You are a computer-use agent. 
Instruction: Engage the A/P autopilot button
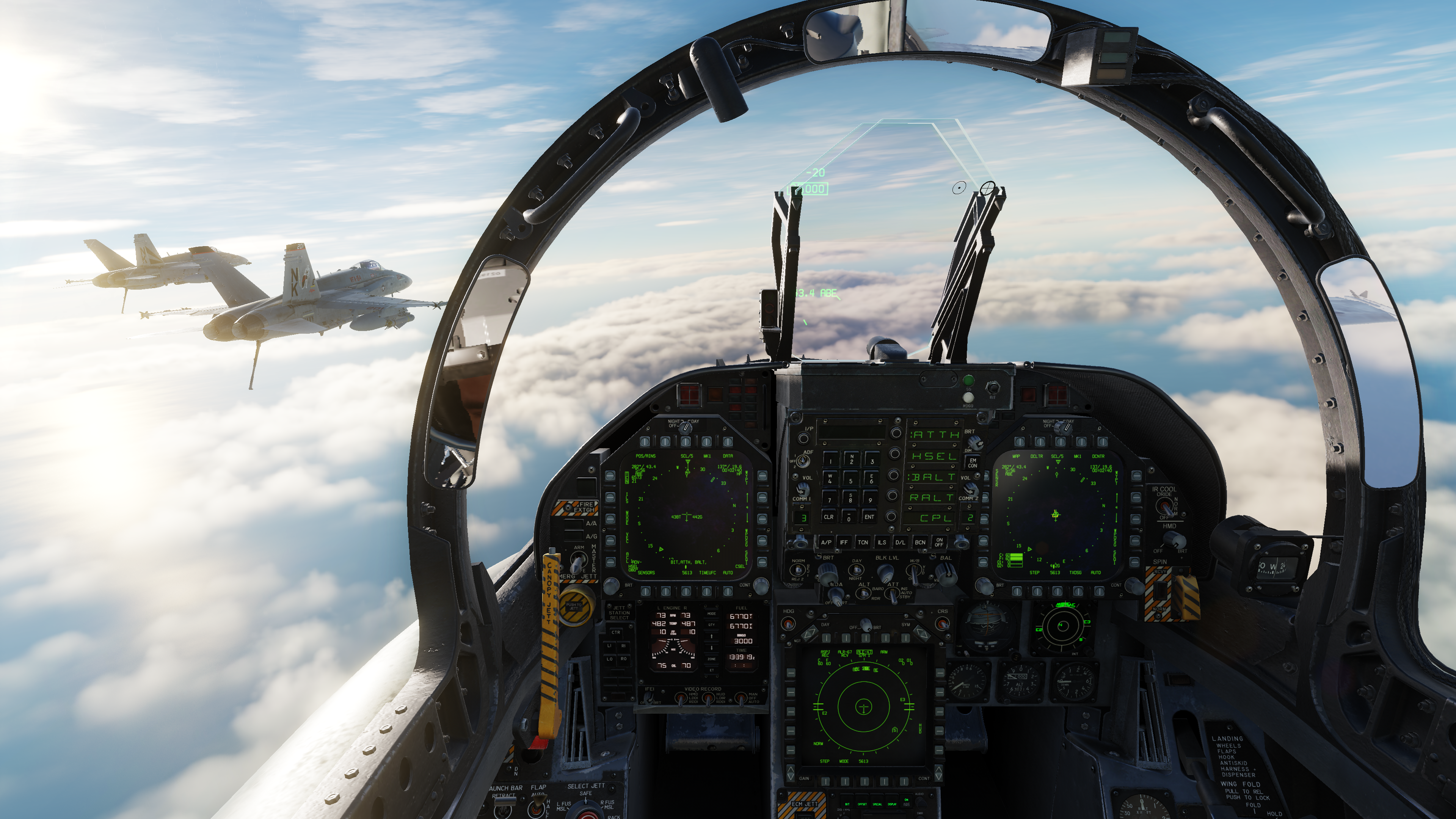click(x=826, y=542)
